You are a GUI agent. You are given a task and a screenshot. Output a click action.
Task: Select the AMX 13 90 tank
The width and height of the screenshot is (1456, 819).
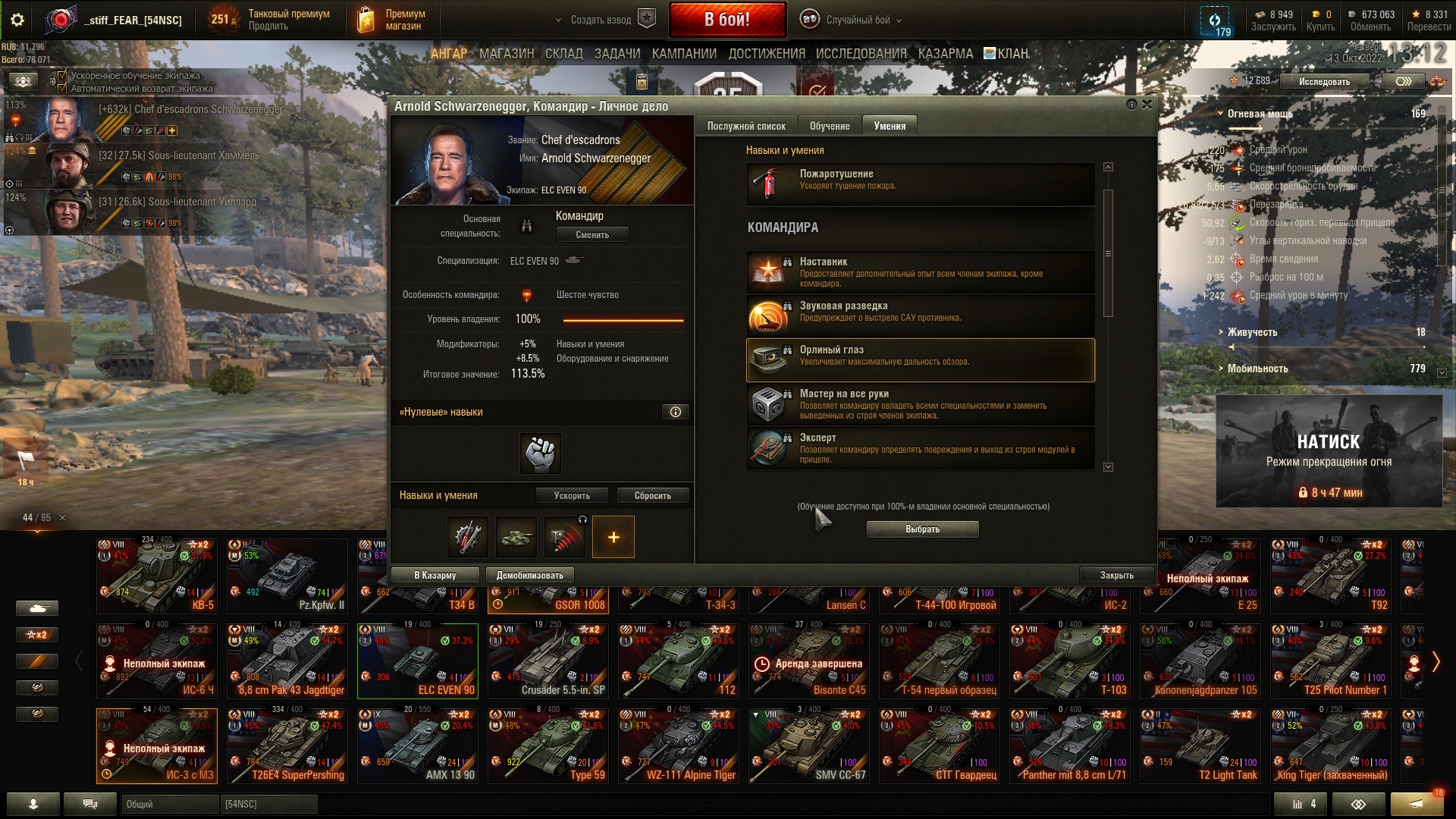point(417,746)
